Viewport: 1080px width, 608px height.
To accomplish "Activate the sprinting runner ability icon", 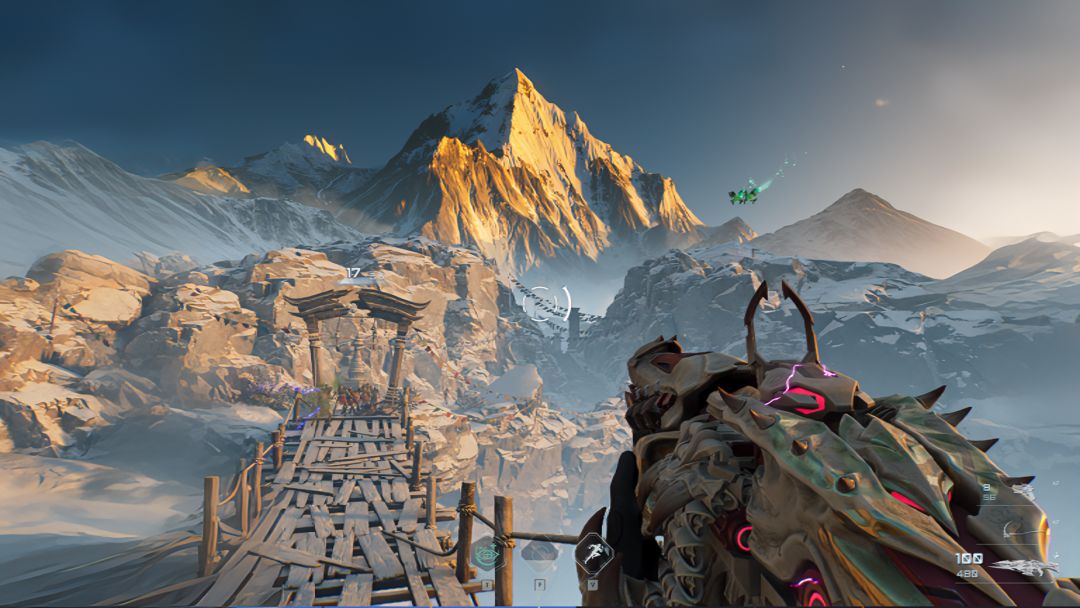I will (593, 552).
